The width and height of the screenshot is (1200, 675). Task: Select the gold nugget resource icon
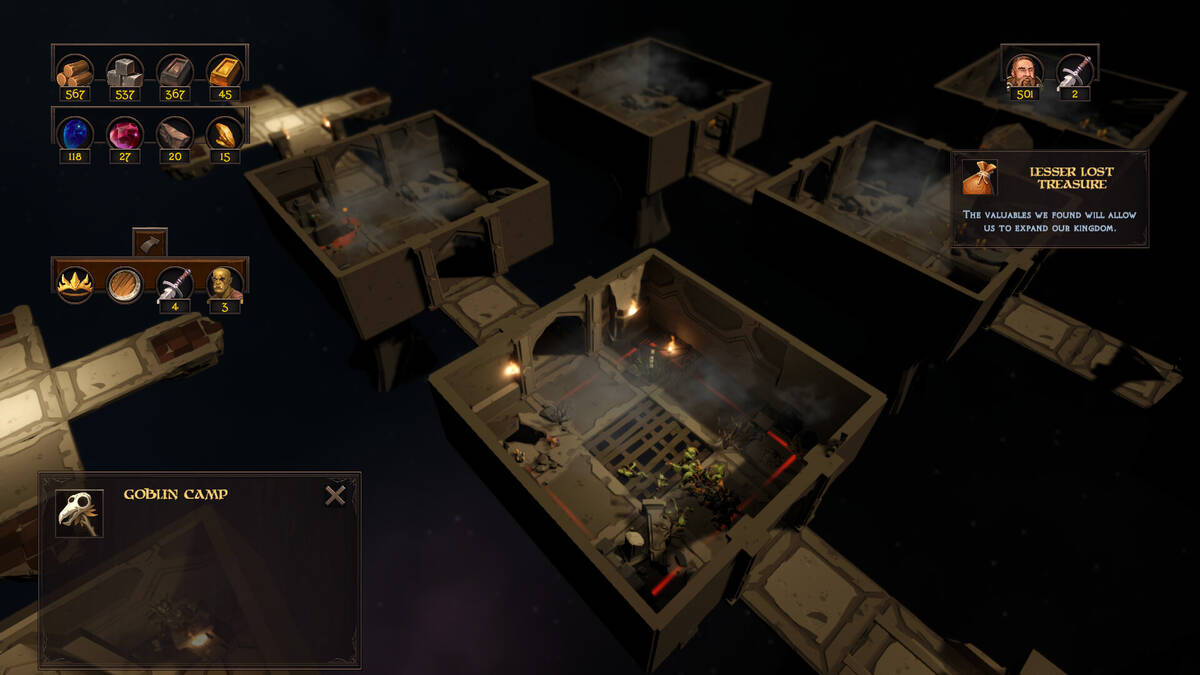point(225,133)
